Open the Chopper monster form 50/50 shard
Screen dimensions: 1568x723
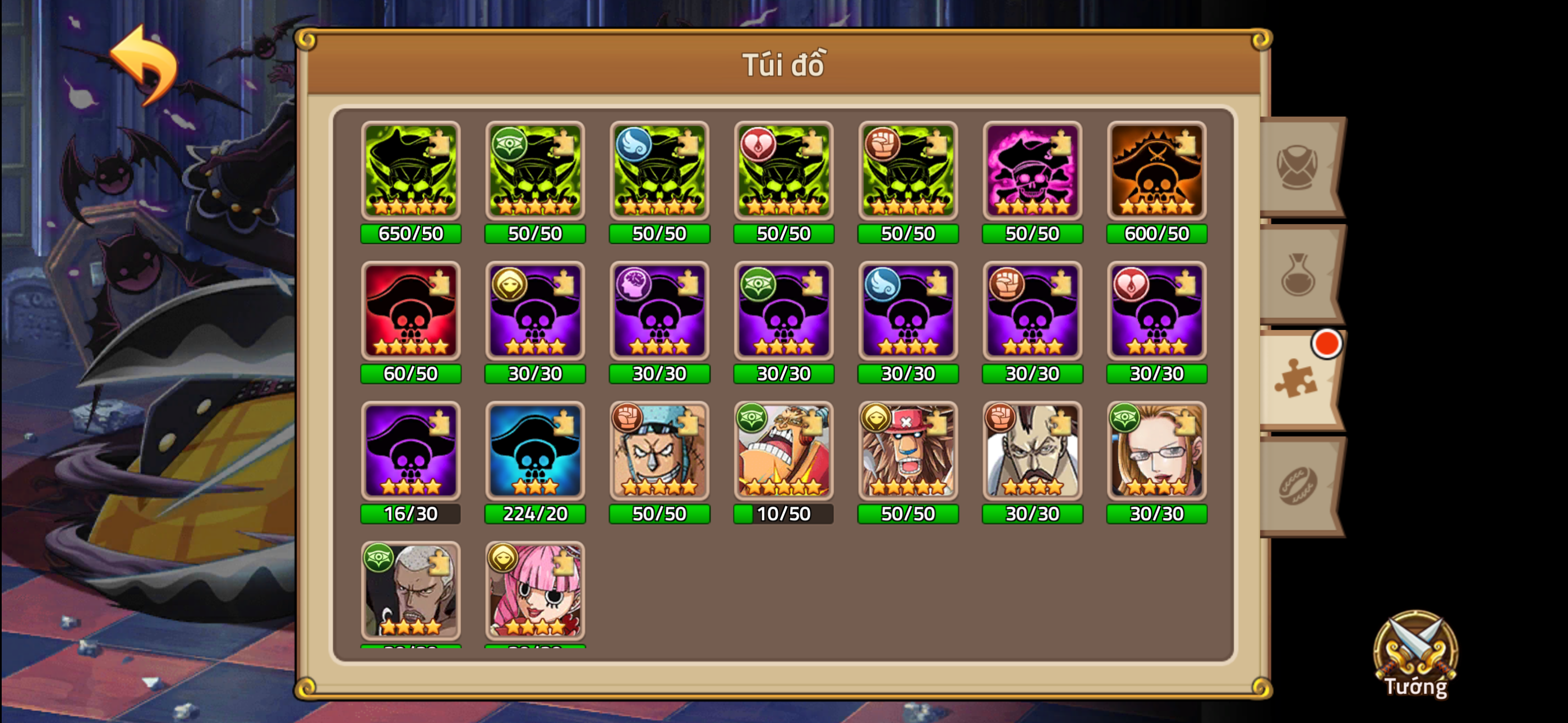tap(907, 453)
